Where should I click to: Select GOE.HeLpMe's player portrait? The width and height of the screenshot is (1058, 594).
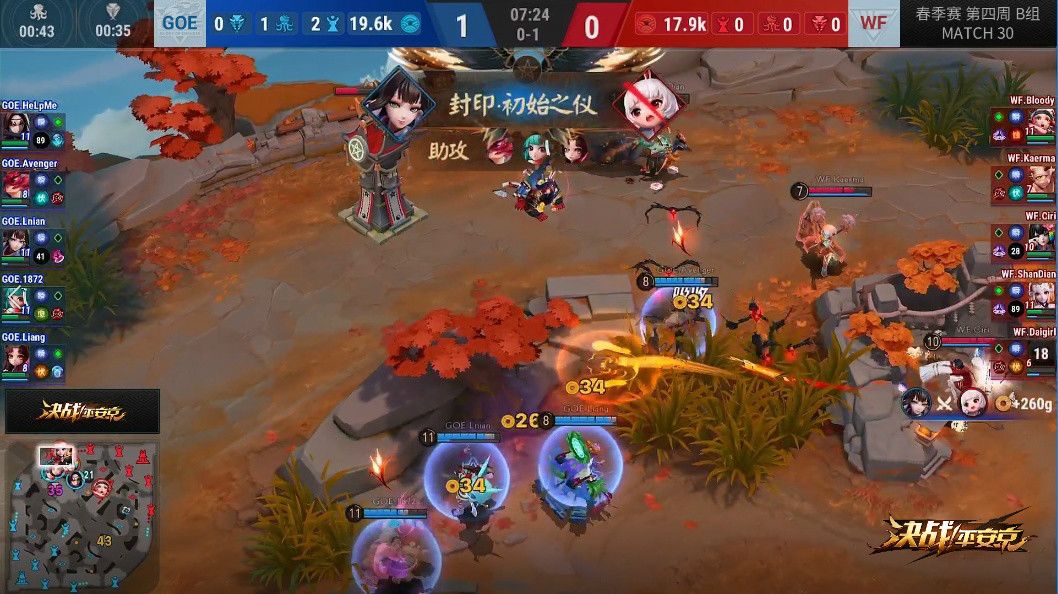tap(15, 127)
